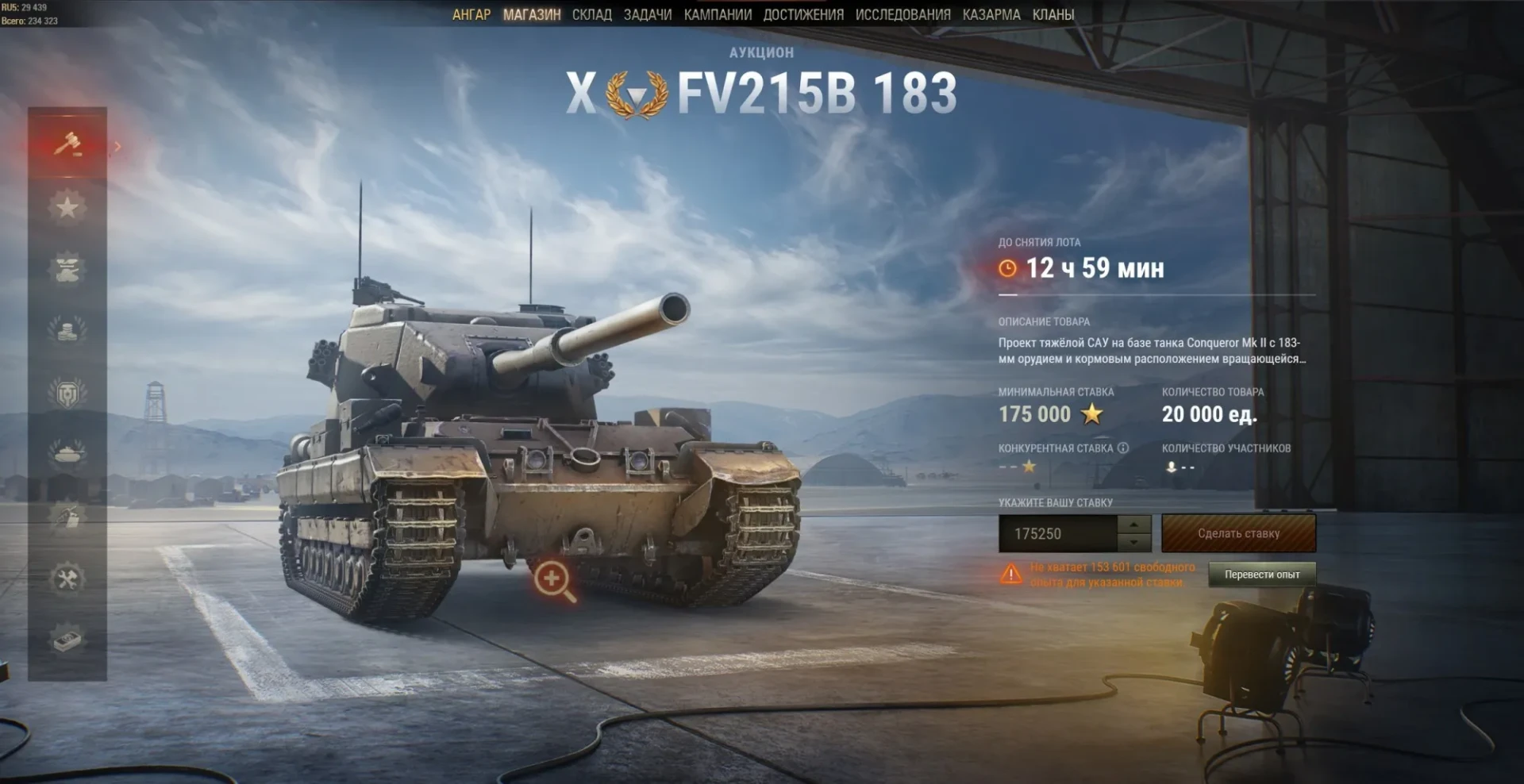Decrease the bid with the down arrow
The height and width of the screenshot is (784, 1524).
(1134, 543)
